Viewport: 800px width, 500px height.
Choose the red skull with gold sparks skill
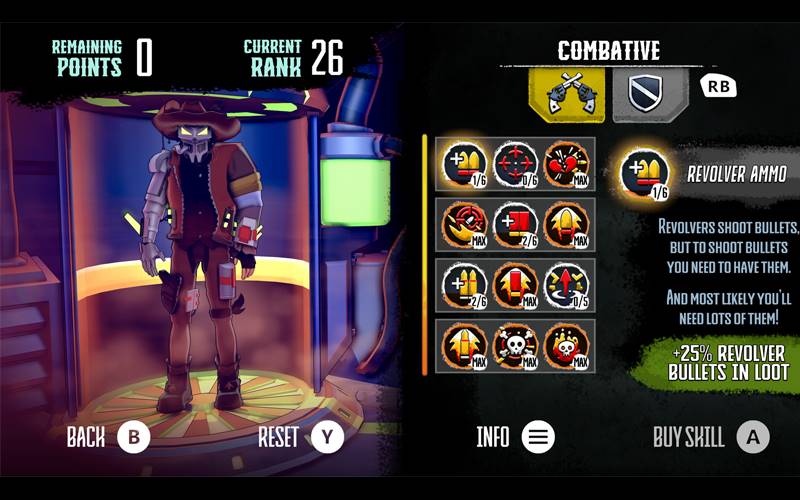567,345
